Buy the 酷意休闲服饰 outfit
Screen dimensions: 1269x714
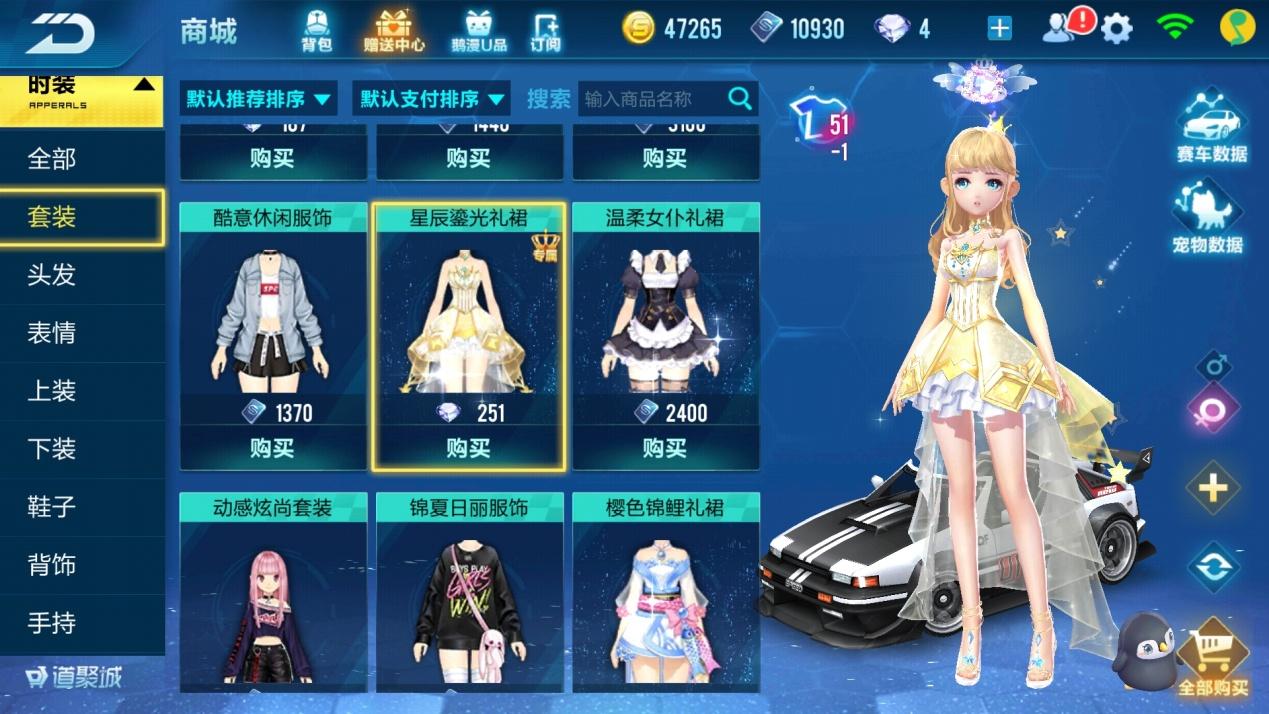pos(272,448)
